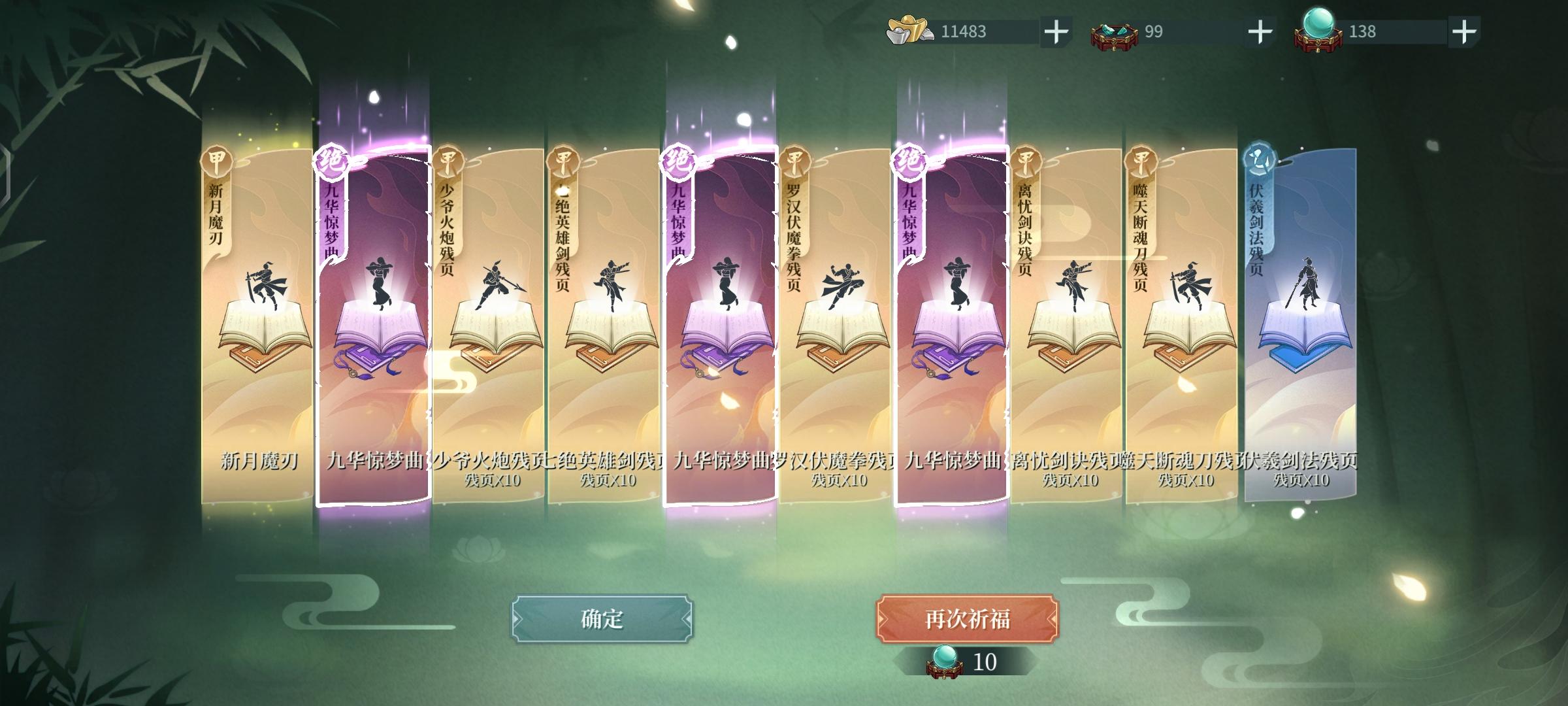
Task: Select the divination orb currency icon
Action: coord(1318,29)
